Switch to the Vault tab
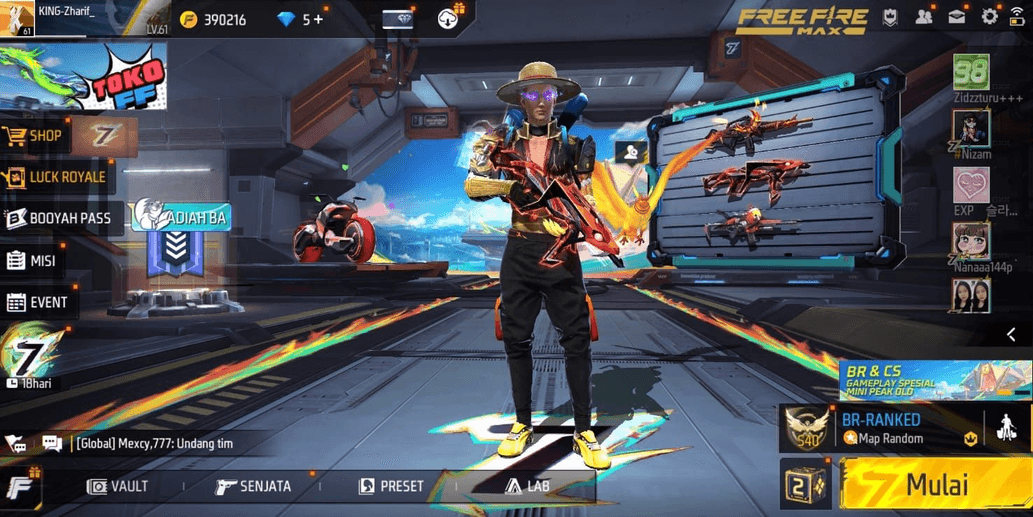 [118, 487]
